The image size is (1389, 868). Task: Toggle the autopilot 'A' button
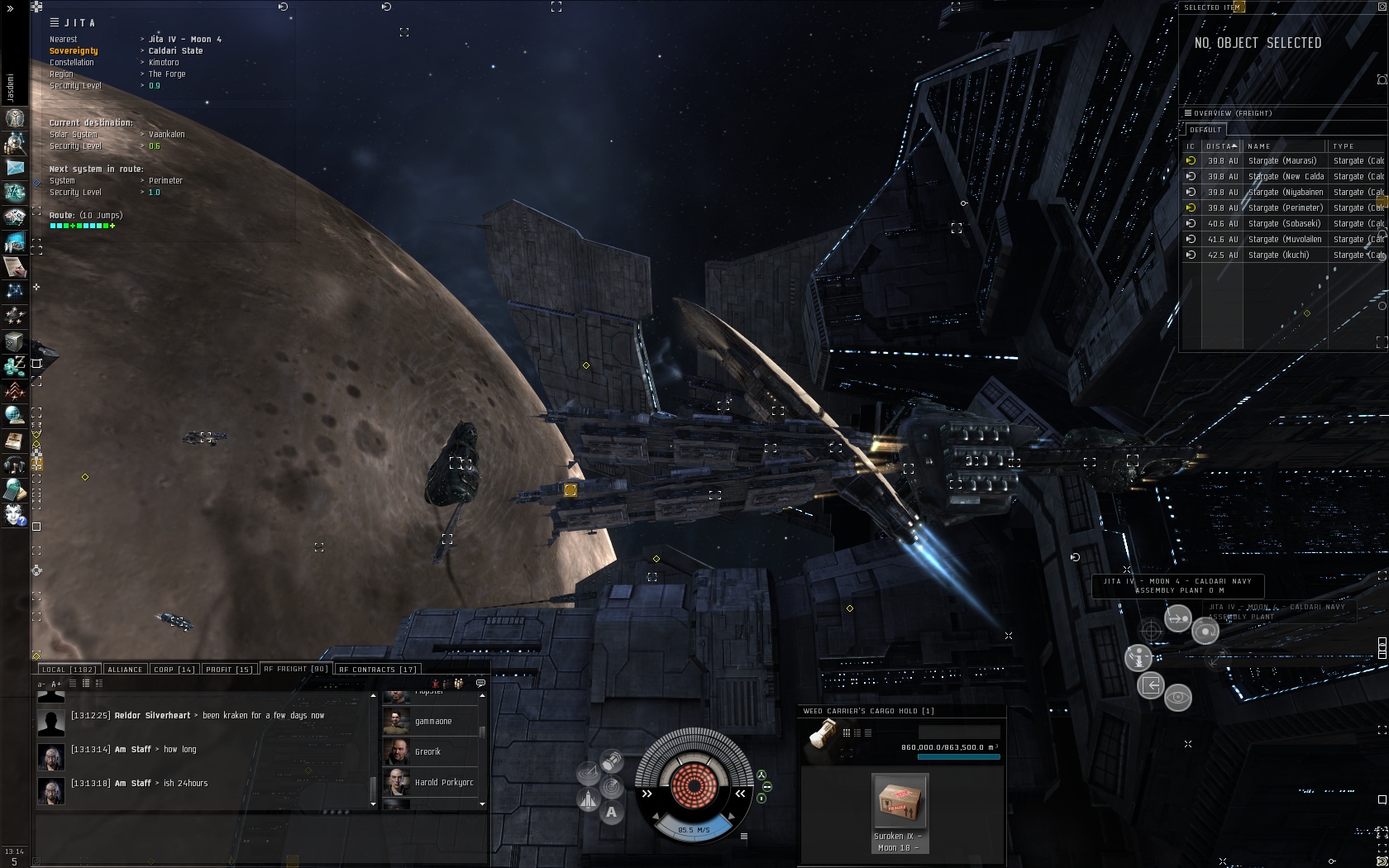[611, 813]
